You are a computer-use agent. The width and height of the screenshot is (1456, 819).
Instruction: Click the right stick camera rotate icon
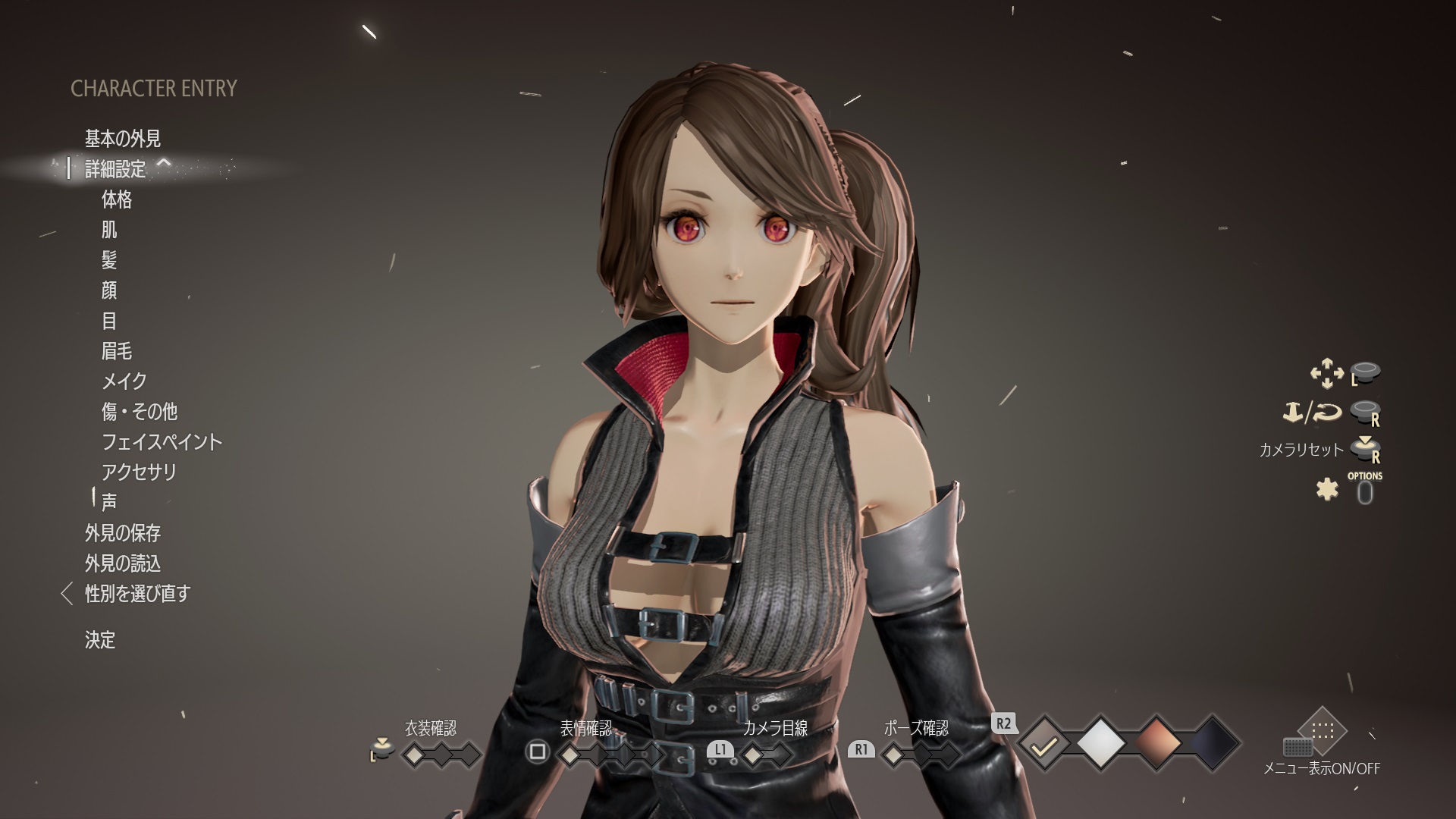1365,412
